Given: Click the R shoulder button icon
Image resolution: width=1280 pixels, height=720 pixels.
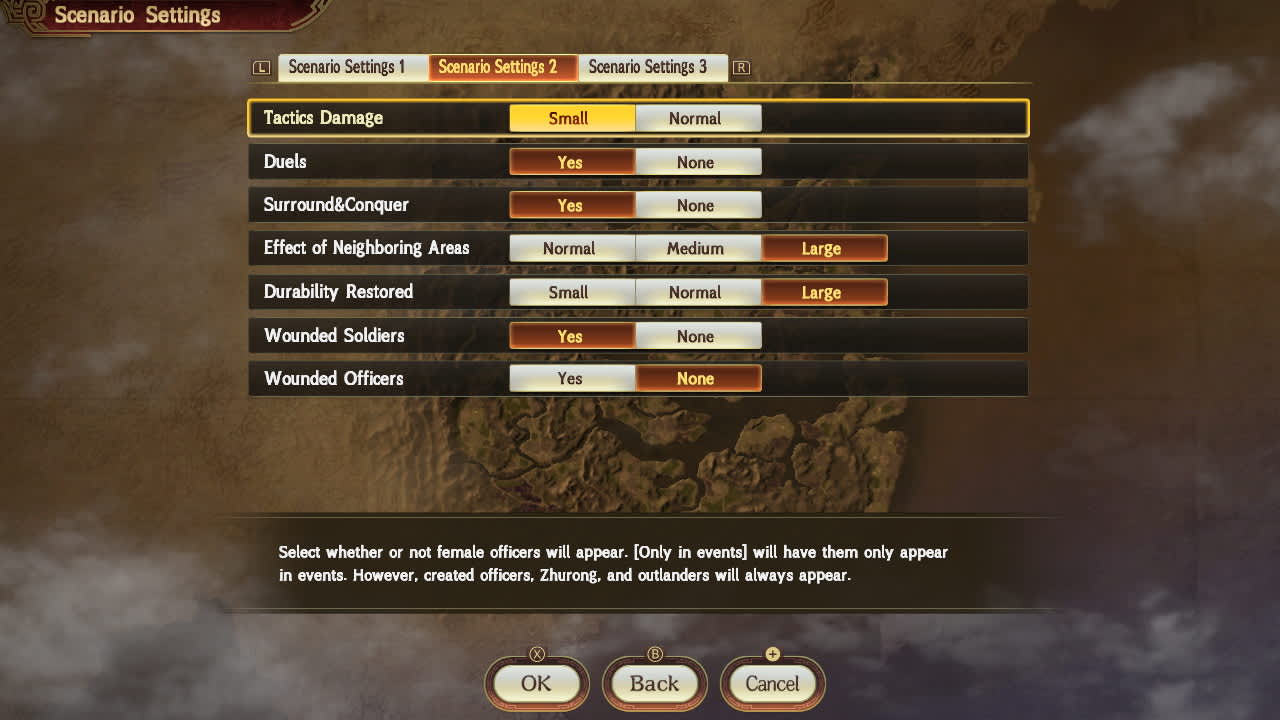Looking at the screenshot, I should pos(741,67).
